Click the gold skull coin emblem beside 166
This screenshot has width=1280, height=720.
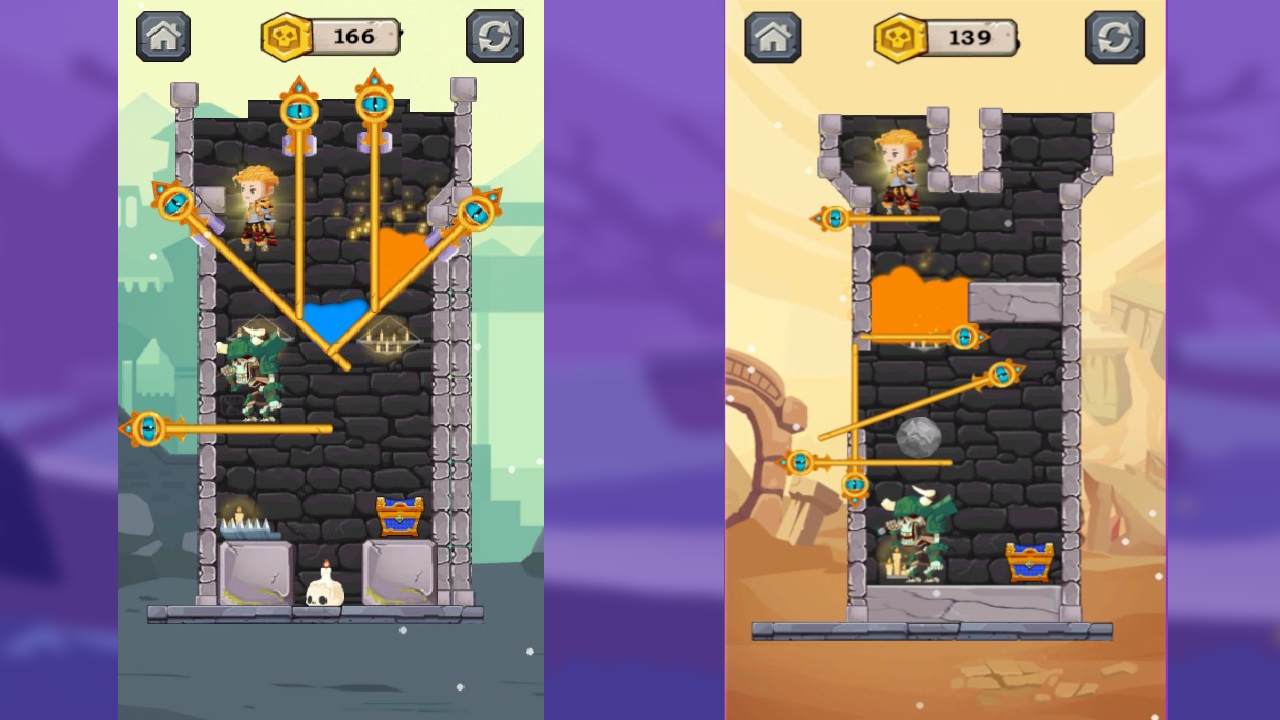[287, 36]
